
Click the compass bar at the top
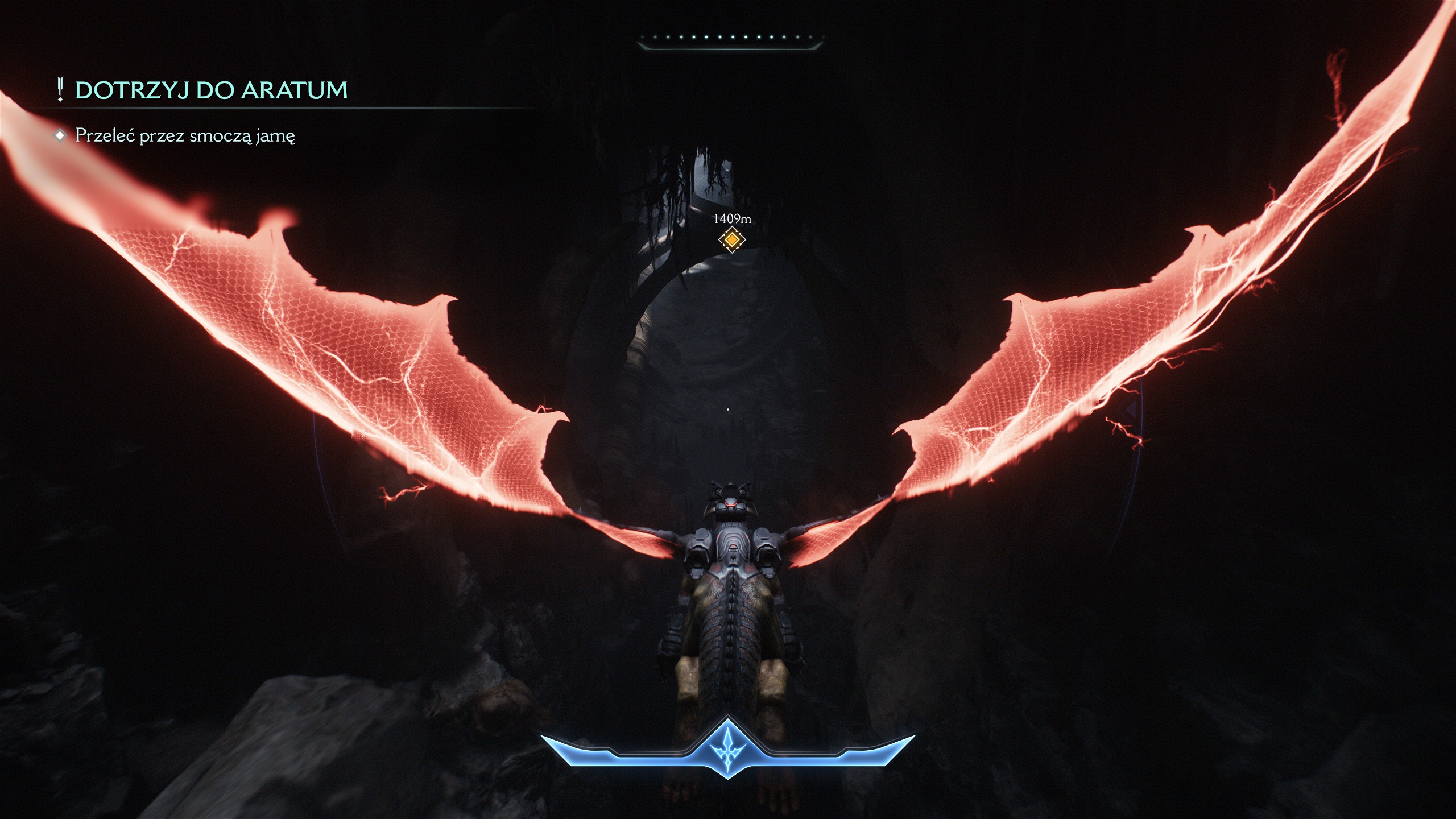pyautogui.click(x=730, y=39)
